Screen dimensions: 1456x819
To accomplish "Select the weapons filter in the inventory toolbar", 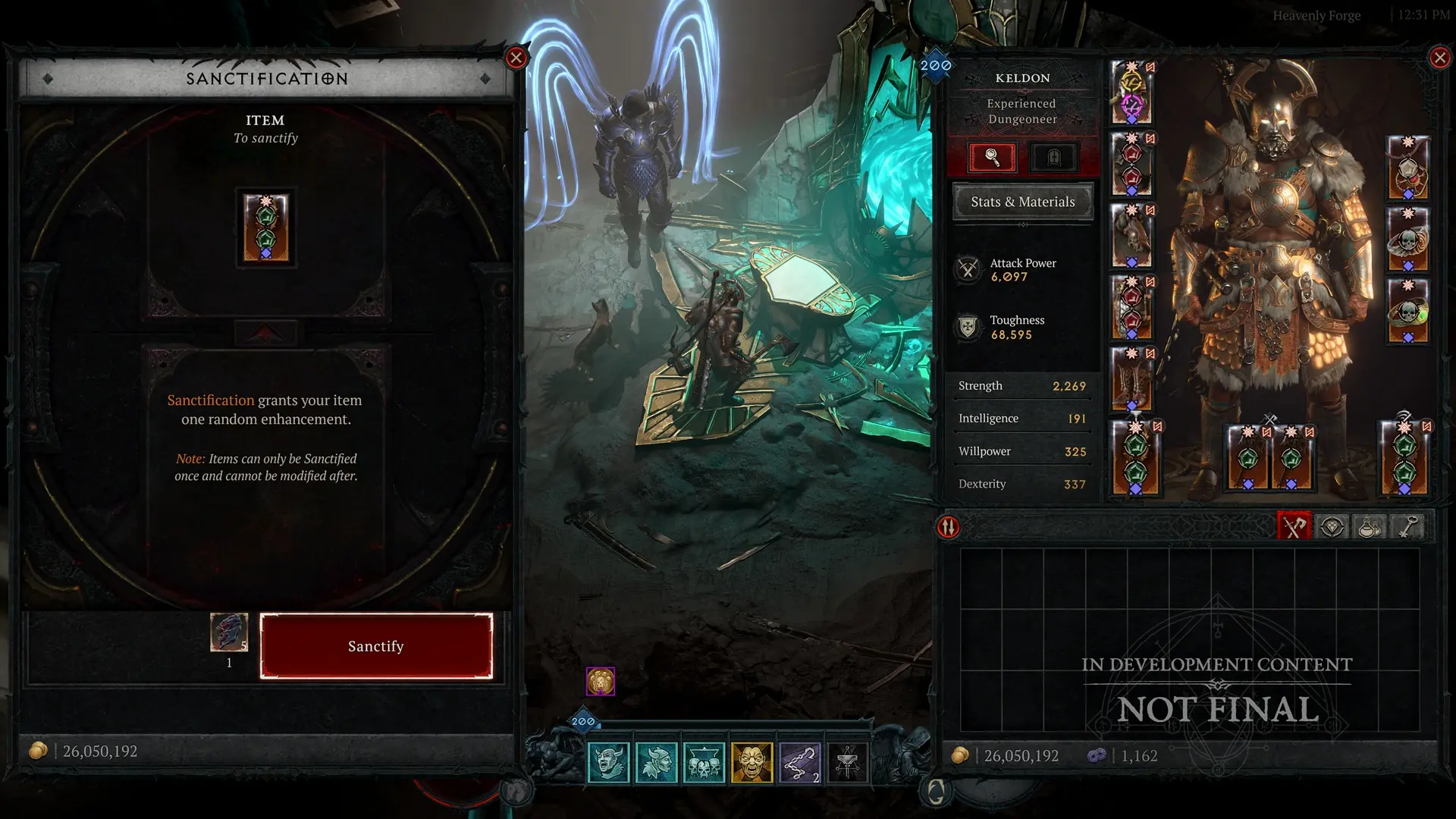I will pos(1297,526).
